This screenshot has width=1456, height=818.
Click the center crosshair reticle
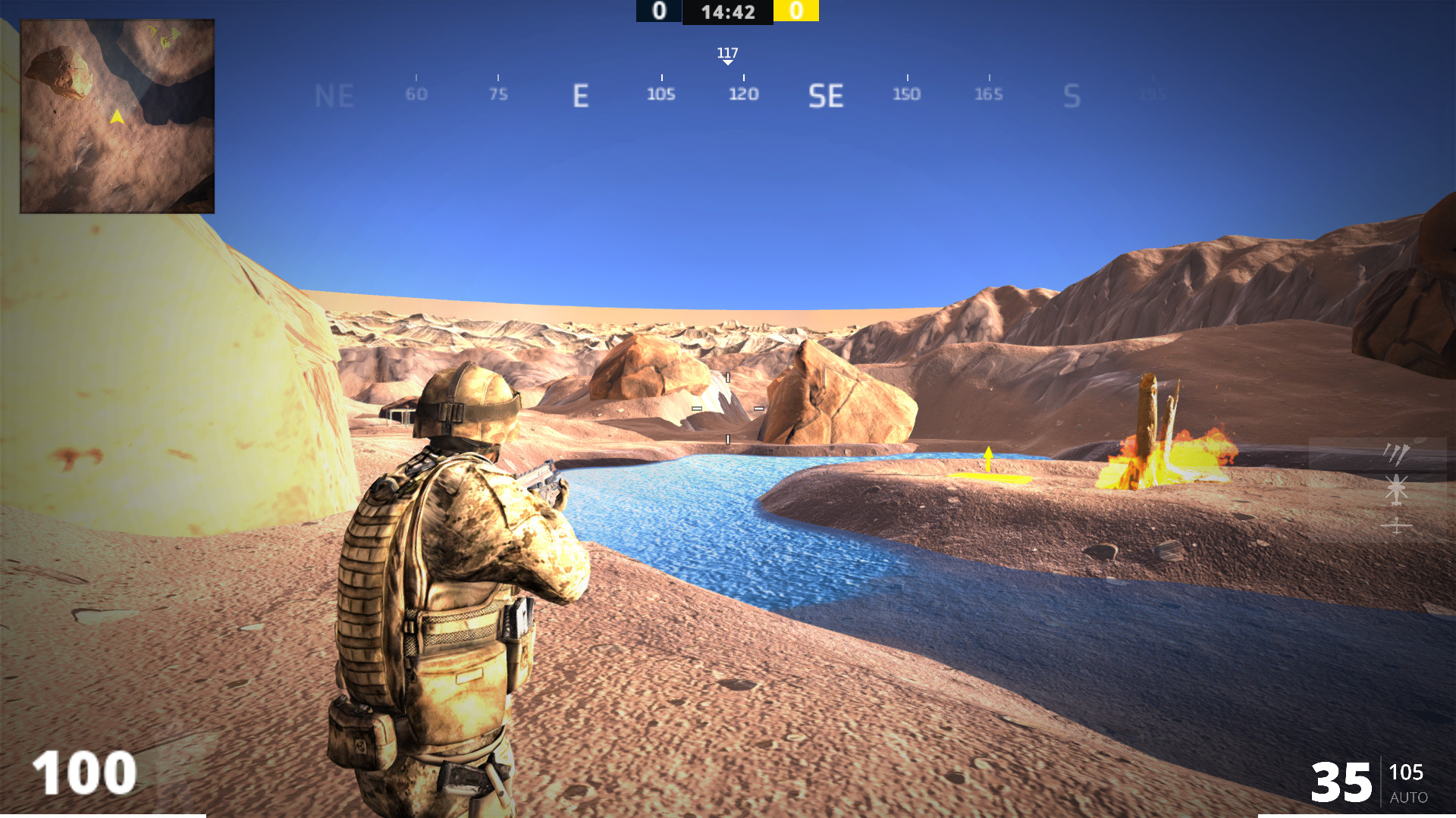click(x=726, y=409)
